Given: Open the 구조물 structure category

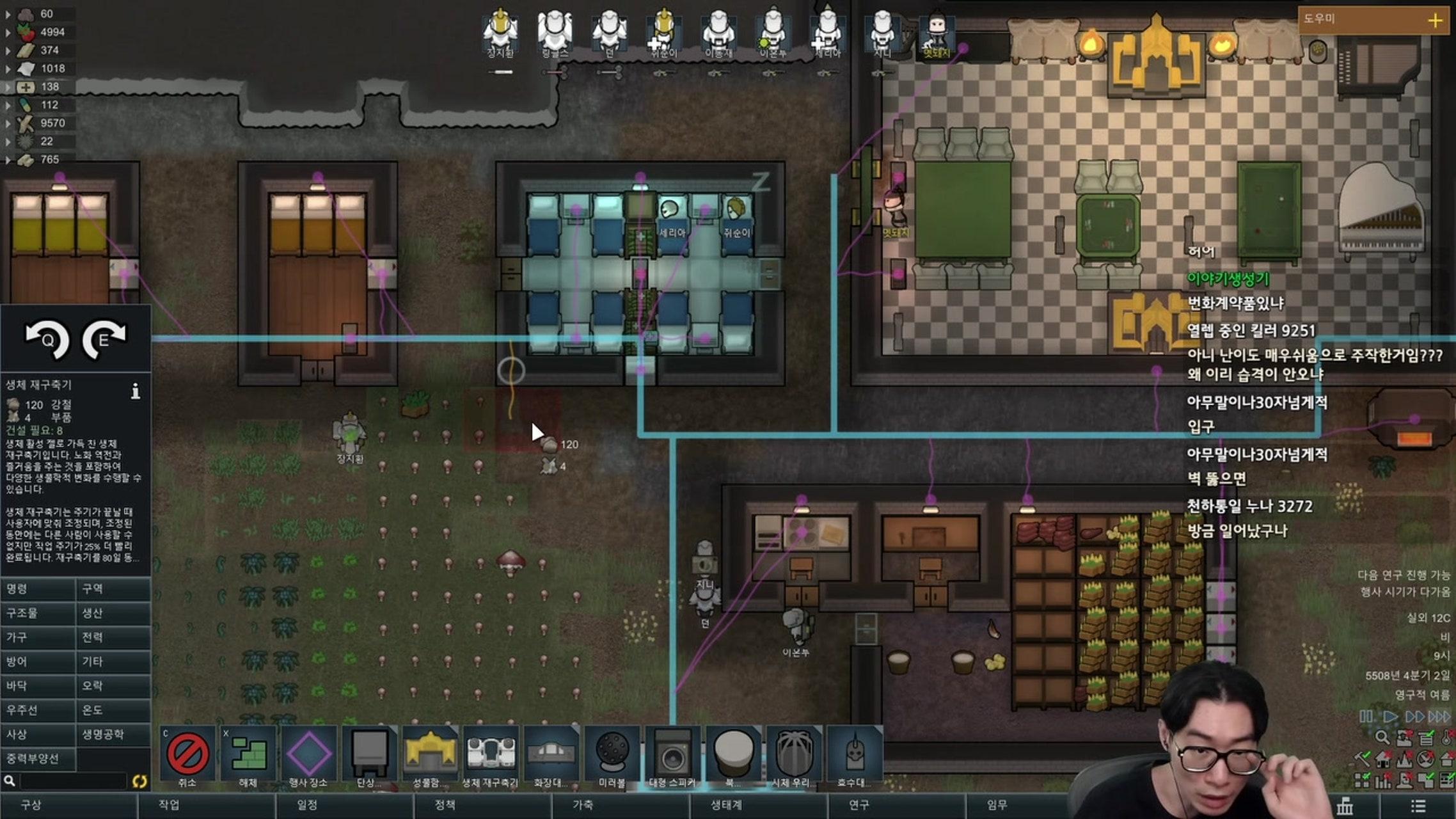Looking at the screenshot, I should [x=38, y=613].
